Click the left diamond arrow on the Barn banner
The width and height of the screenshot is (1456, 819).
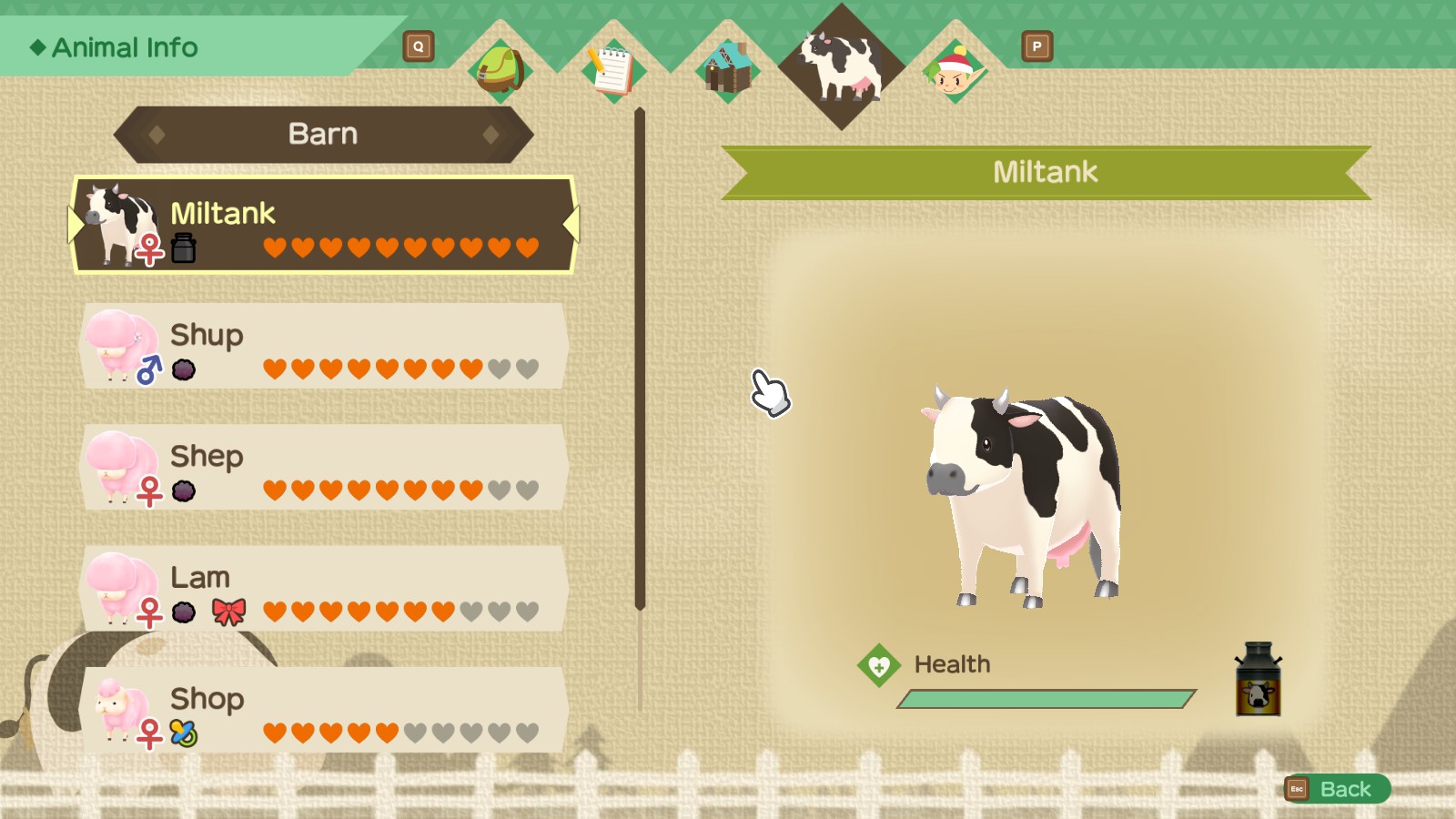pos(157,135)
